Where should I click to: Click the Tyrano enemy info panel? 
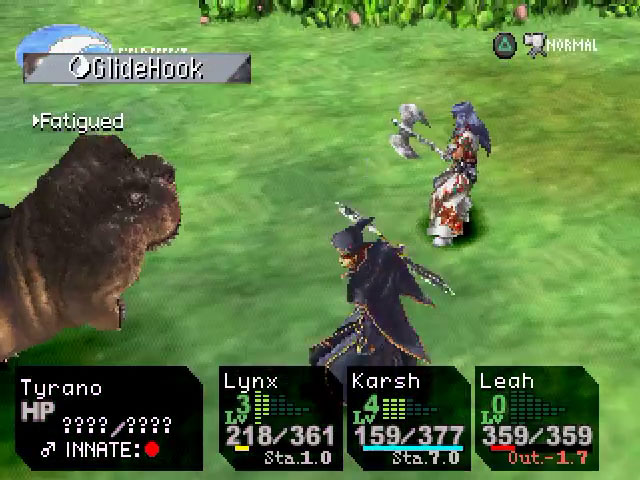coord(108,418)
